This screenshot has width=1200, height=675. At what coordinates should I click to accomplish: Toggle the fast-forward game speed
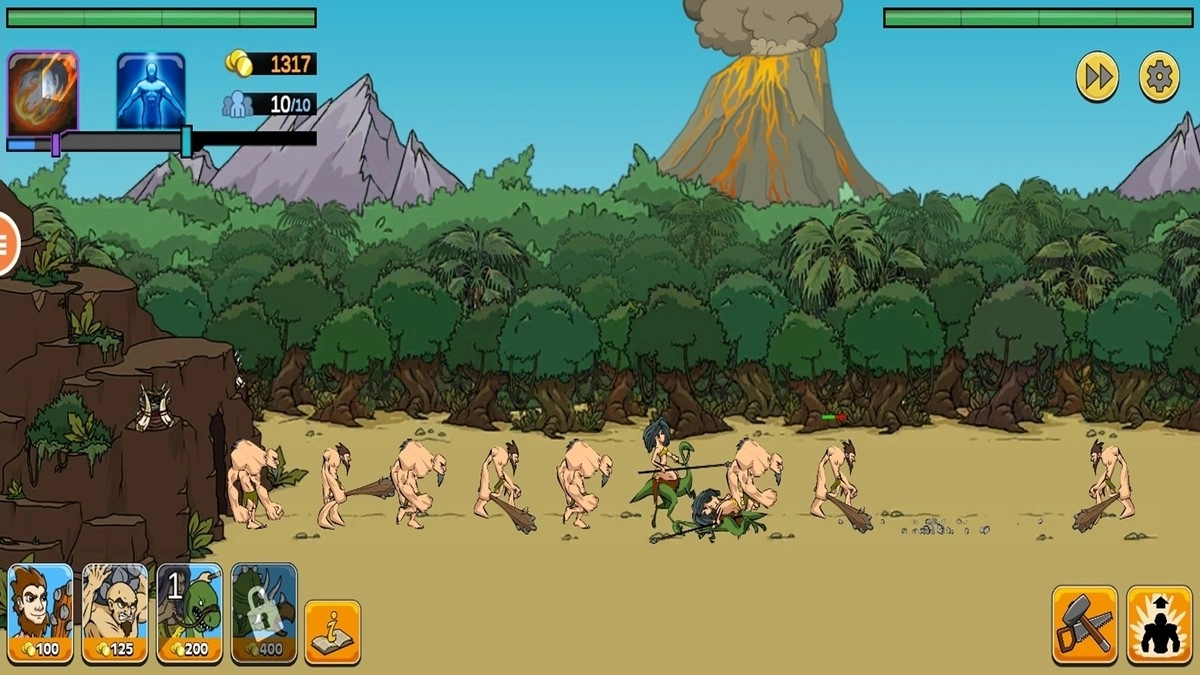[1097, 77]
